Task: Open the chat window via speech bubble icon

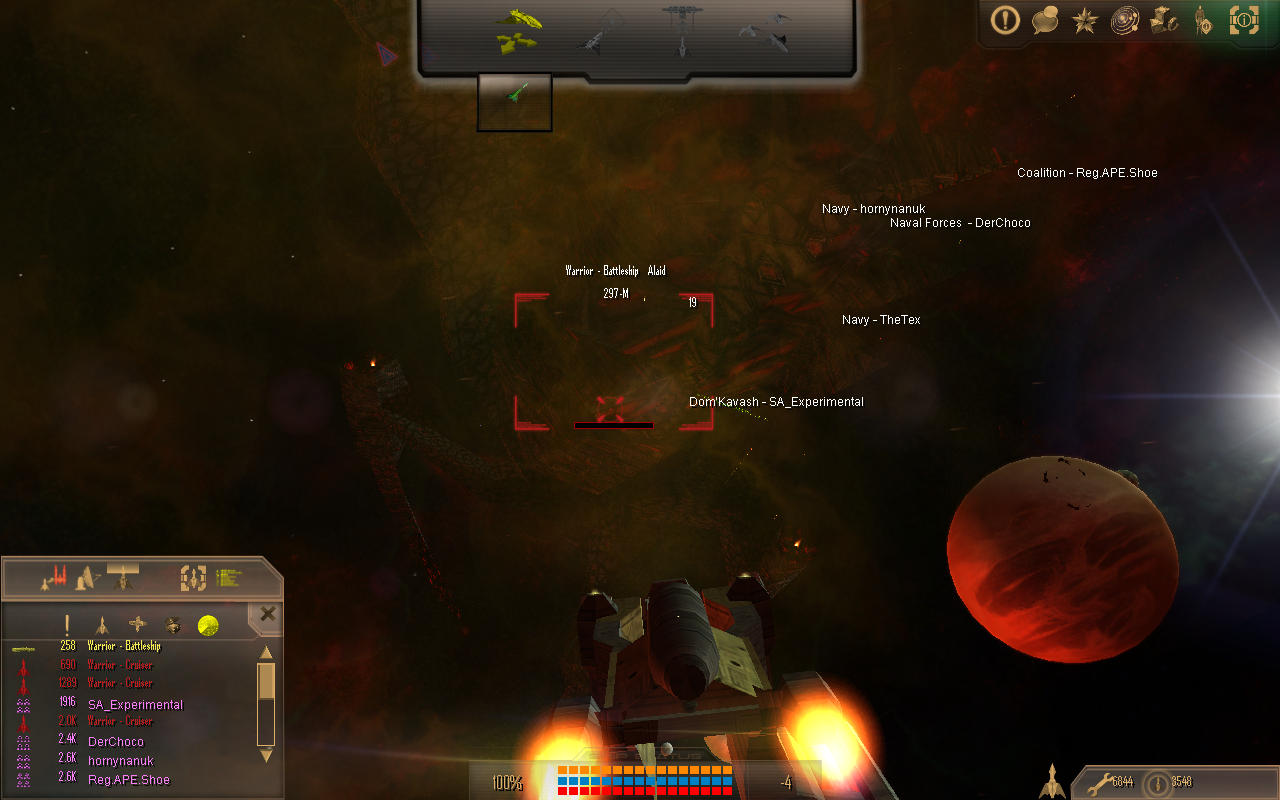Action: pos(1045,22)
